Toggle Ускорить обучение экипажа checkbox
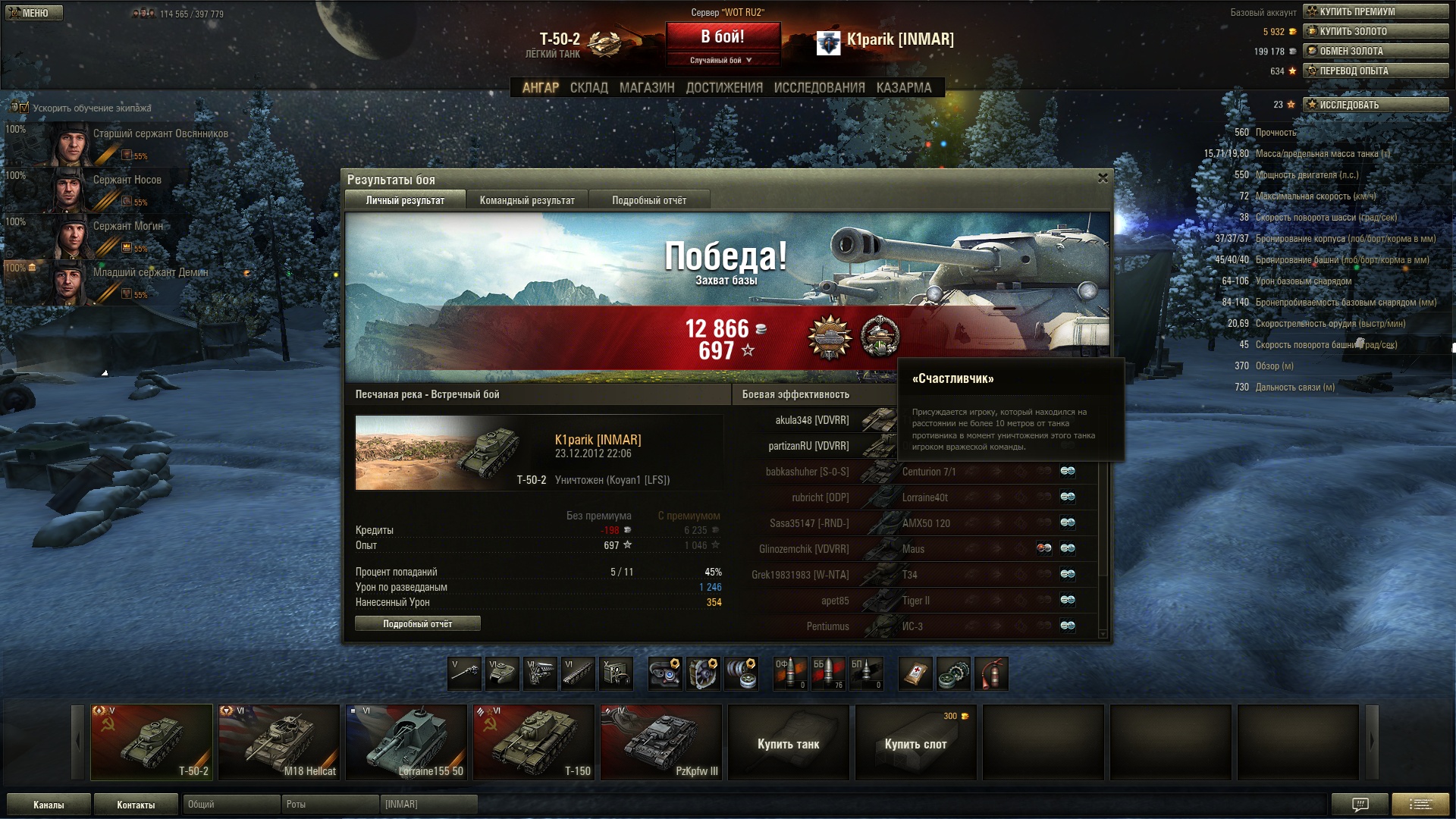 (x=24, y=108)
